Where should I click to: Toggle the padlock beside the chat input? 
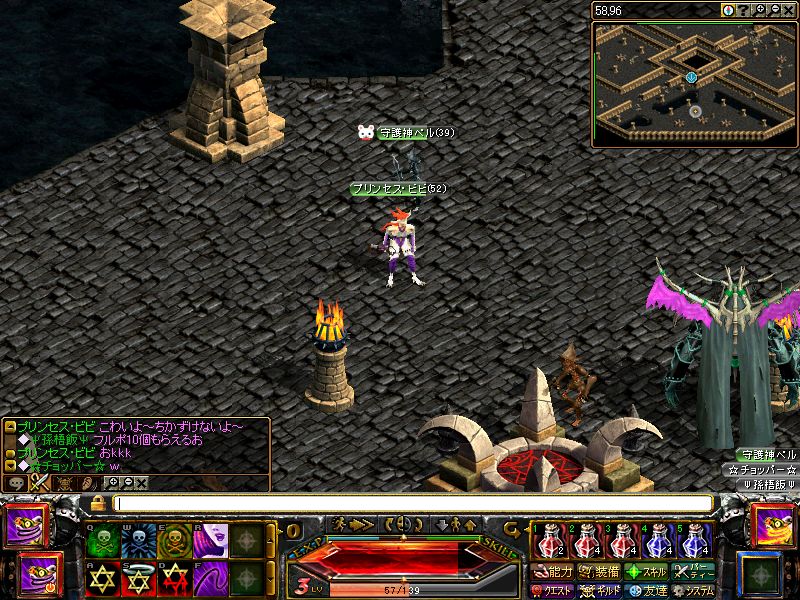(98, 503)
